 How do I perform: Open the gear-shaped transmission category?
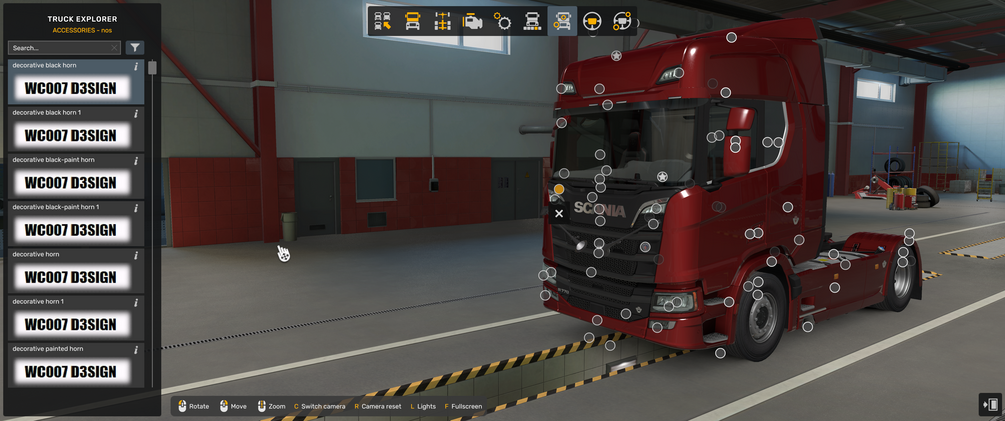pos(503,20)
